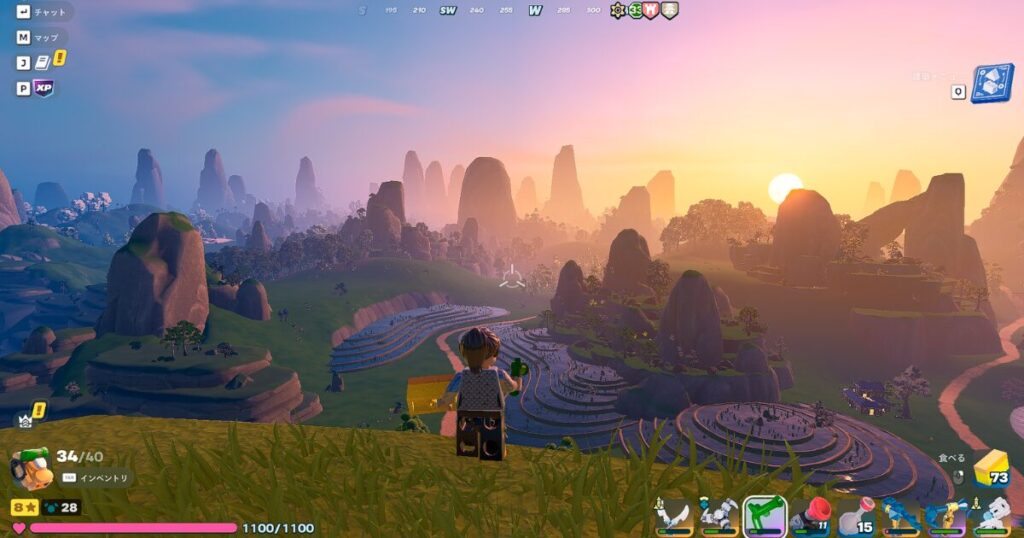Image resolution: width=1024 pixels, height=538 pixels.
Task: Click the crown notification icon
Action: (25, 420)
